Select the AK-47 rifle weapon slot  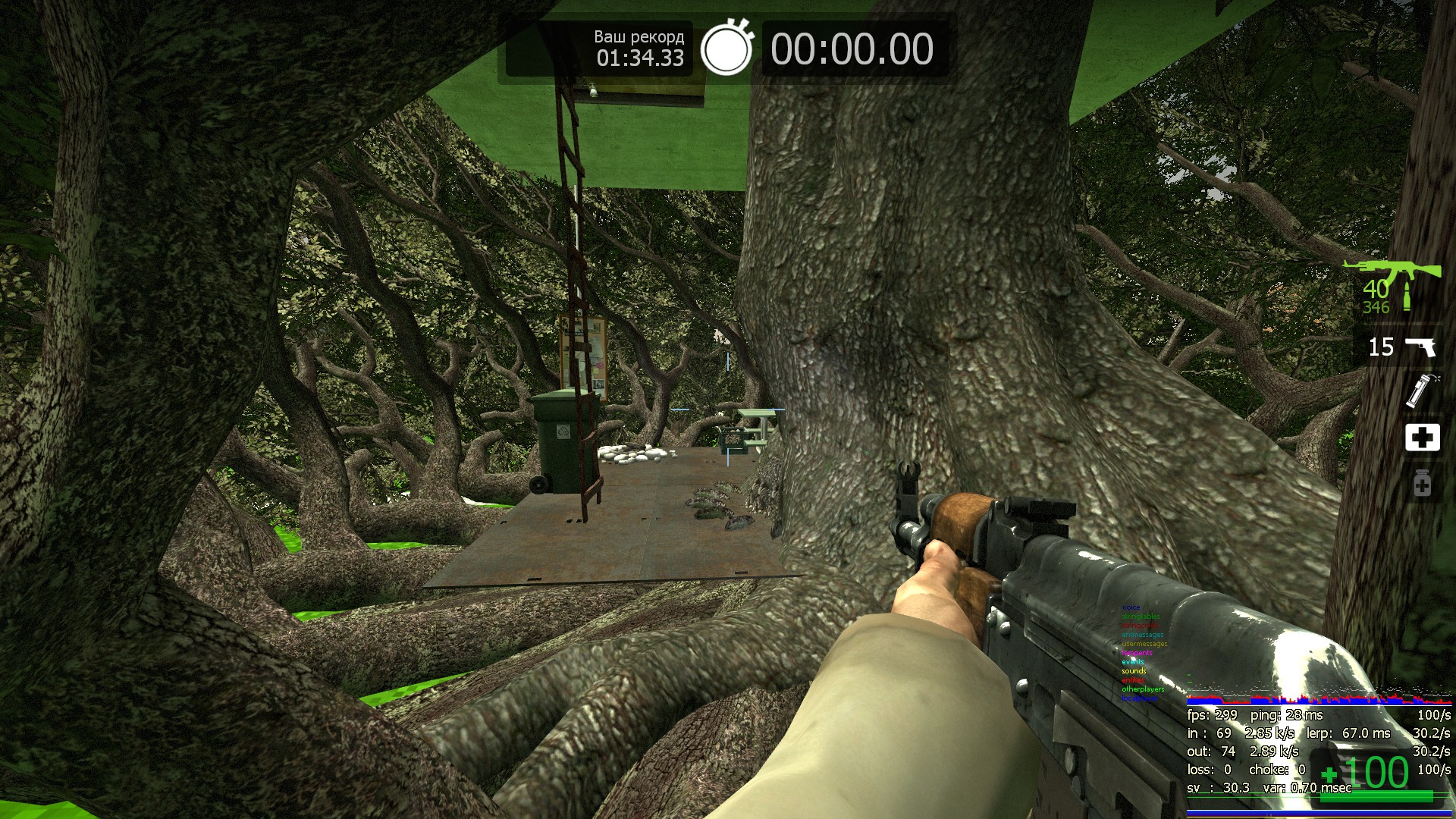click(x=1392, y=286)
